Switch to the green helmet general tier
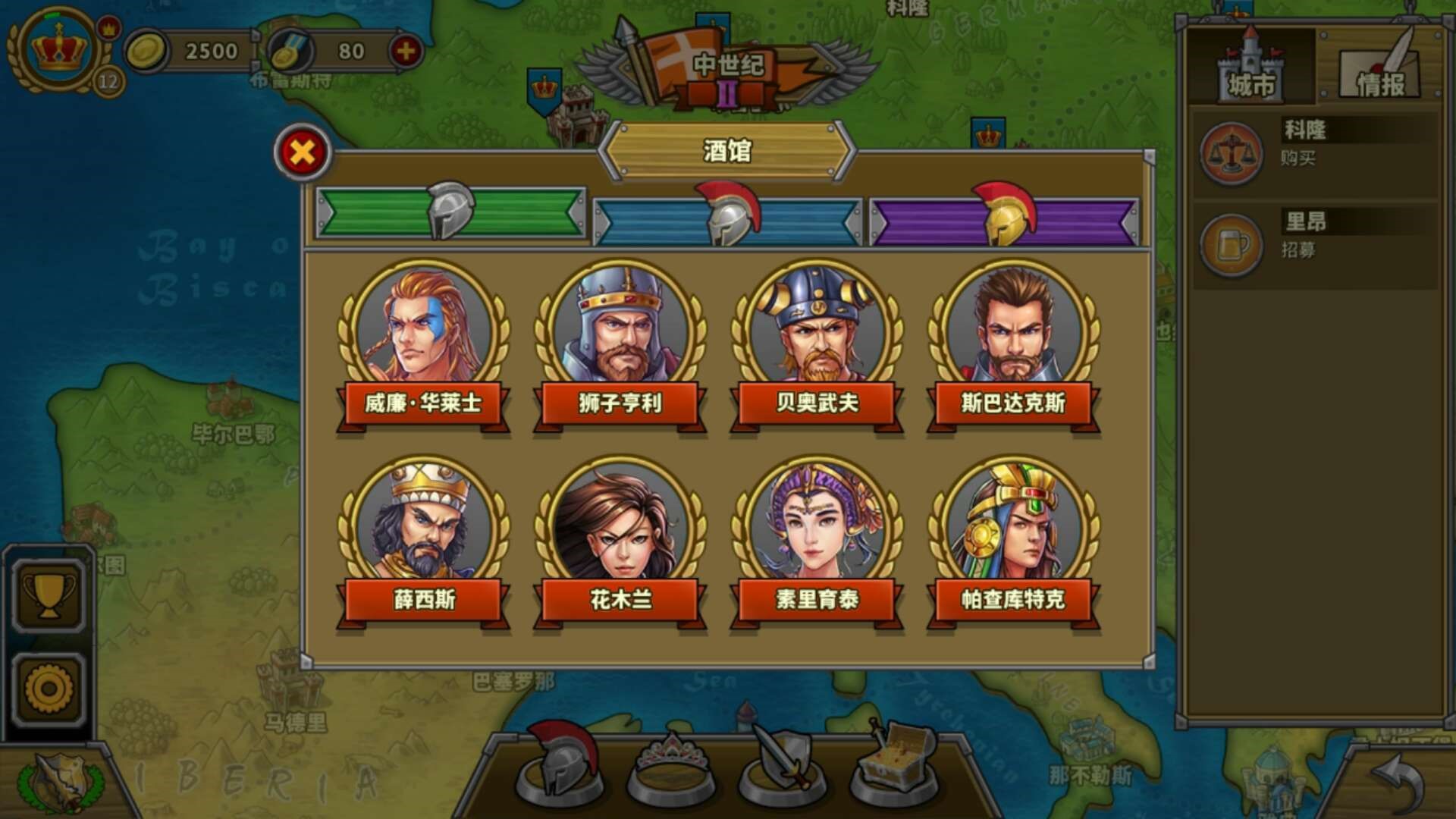Screen dimensions: 1456x819 coord(451,216)
